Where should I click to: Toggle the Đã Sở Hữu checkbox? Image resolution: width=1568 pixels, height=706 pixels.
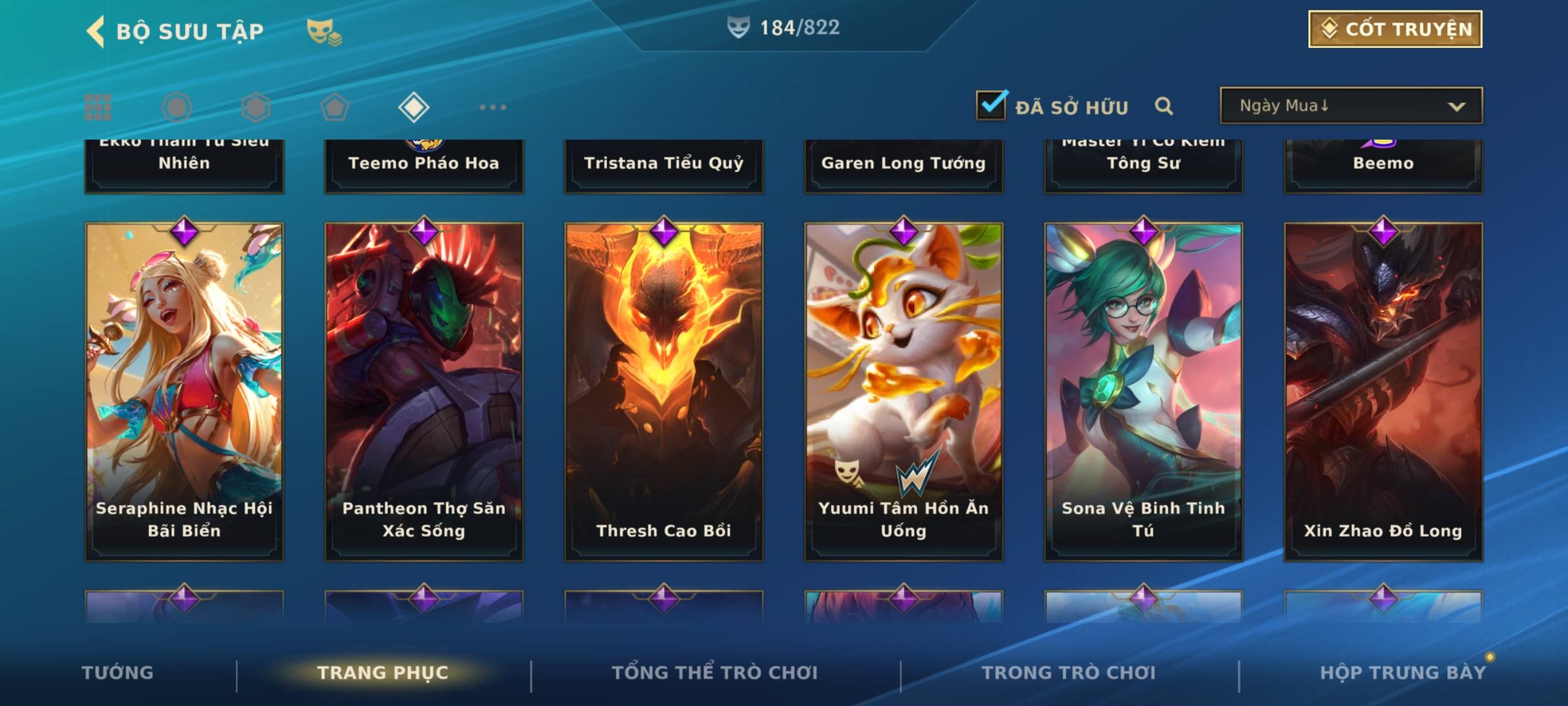991,105
